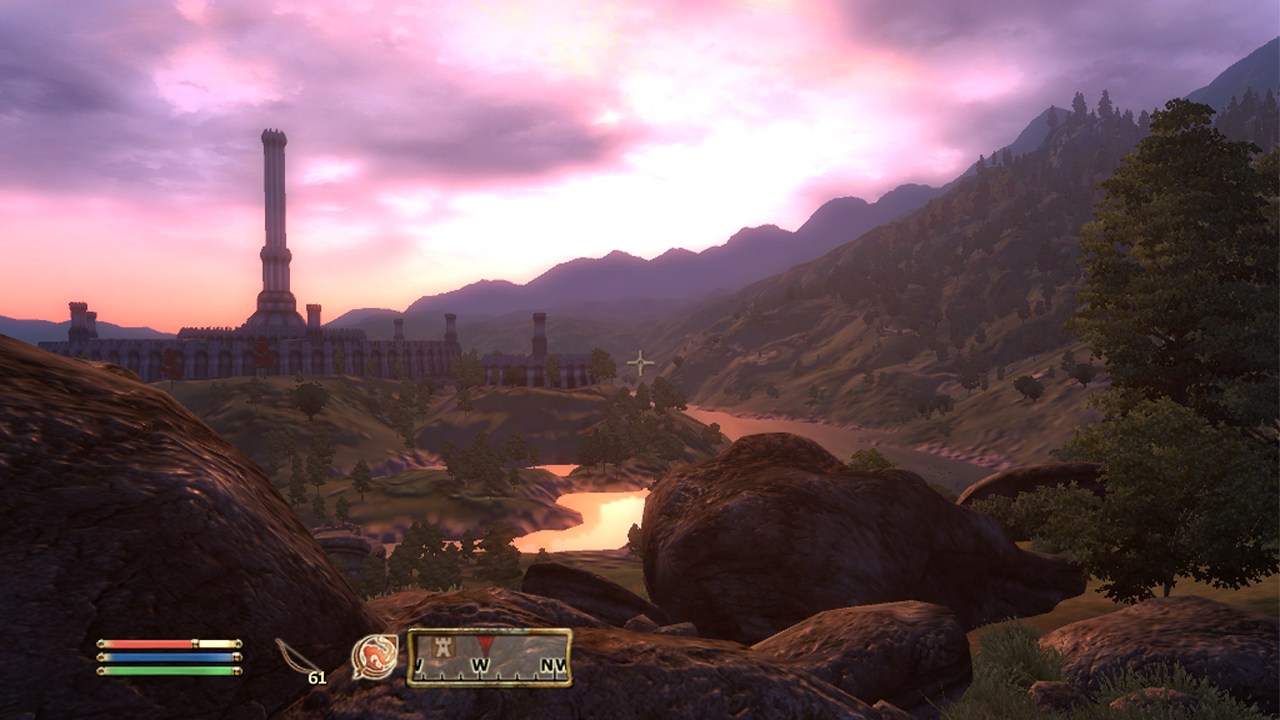This screenshot has width=1280, height=720.
Task: Click the castle tower marker on the compass
Action: coord(442,647)
